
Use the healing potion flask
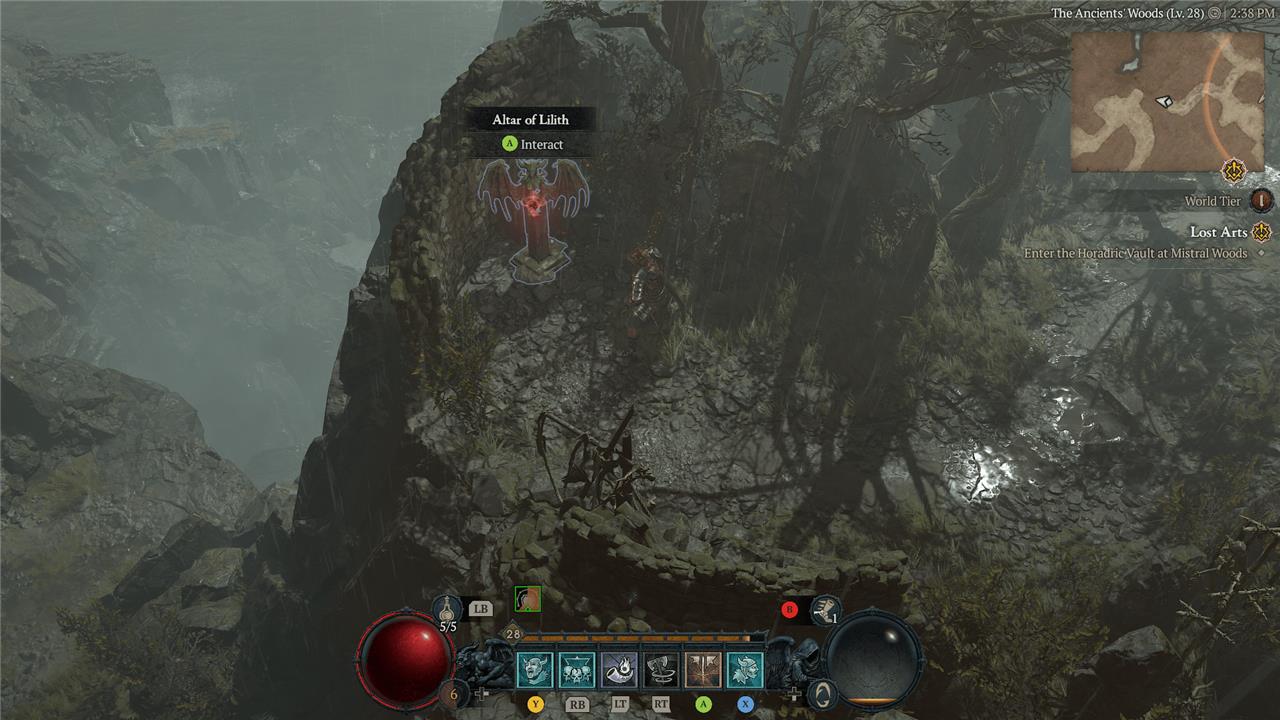tap(448, 607)
